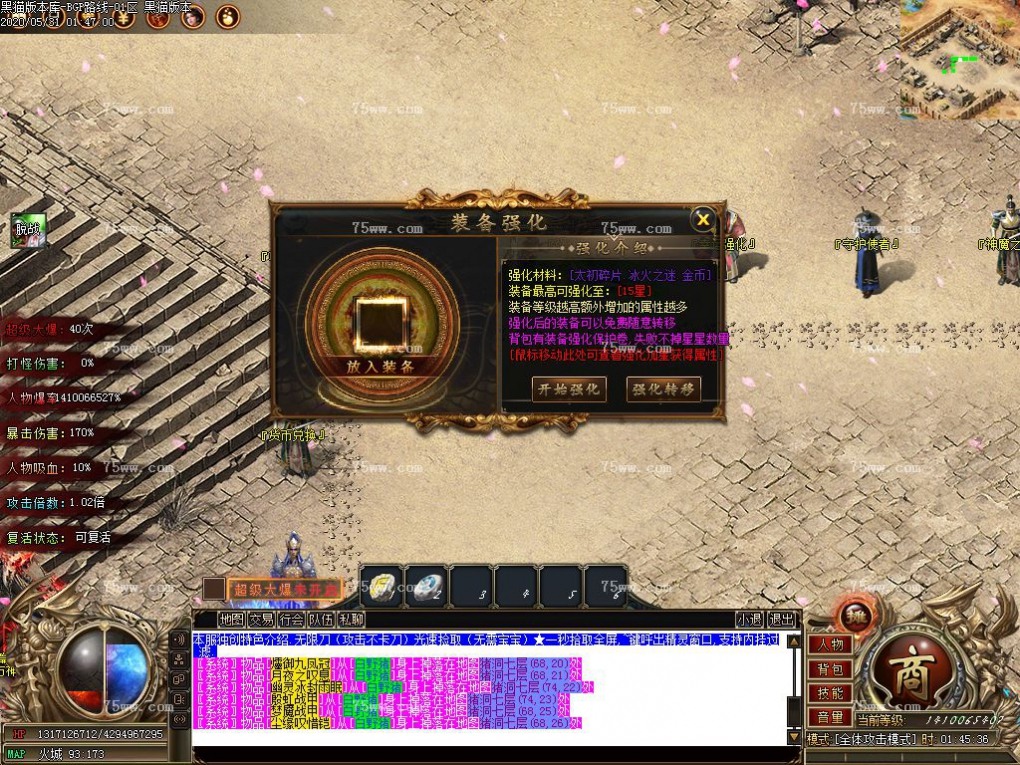Select the 放入装备 equipment slot
This screenshot has height=765, width=1020.
379,324
